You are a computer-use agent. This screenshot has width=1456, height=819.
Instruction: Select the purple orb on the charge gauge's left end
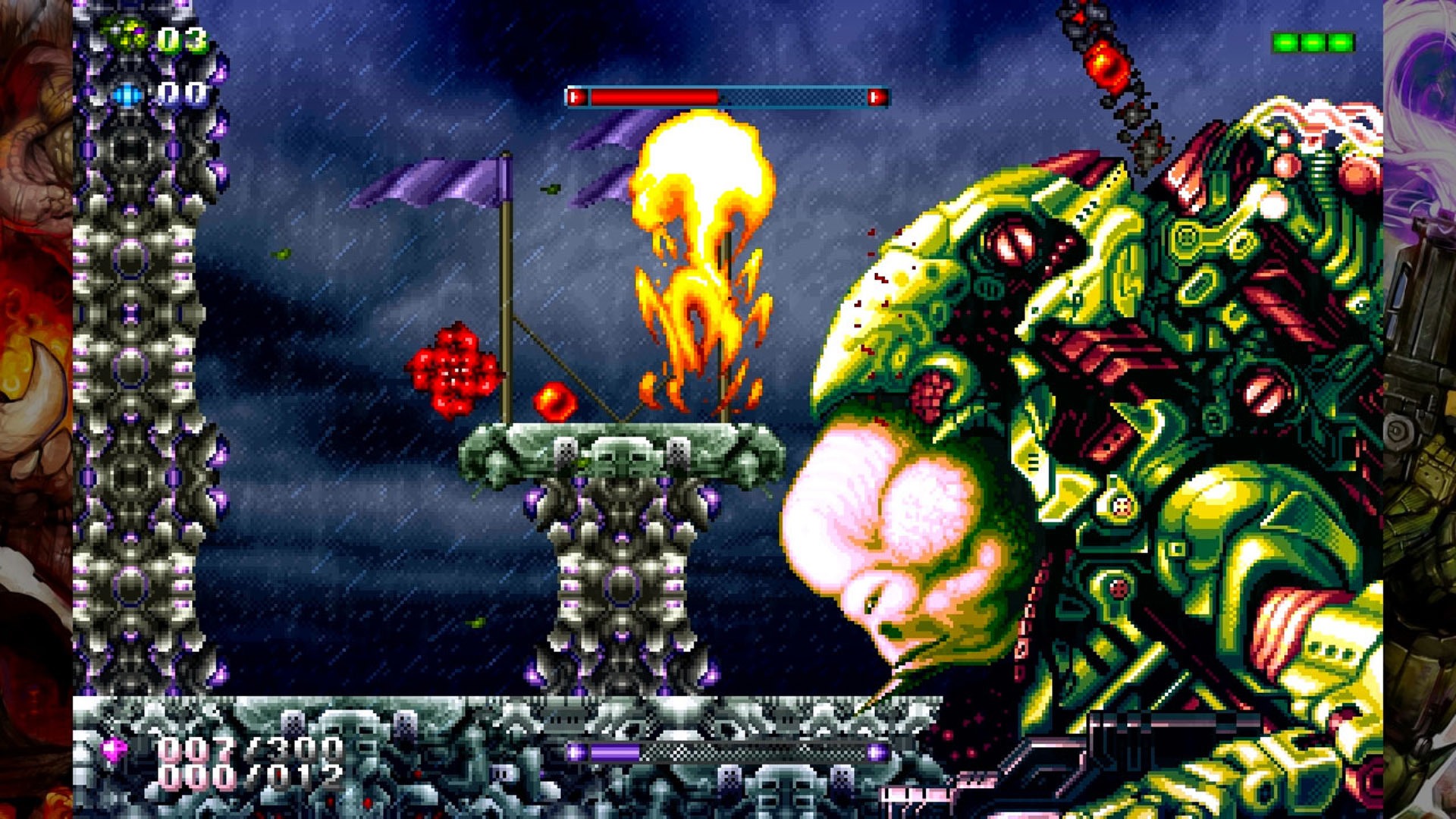(574, 752)
